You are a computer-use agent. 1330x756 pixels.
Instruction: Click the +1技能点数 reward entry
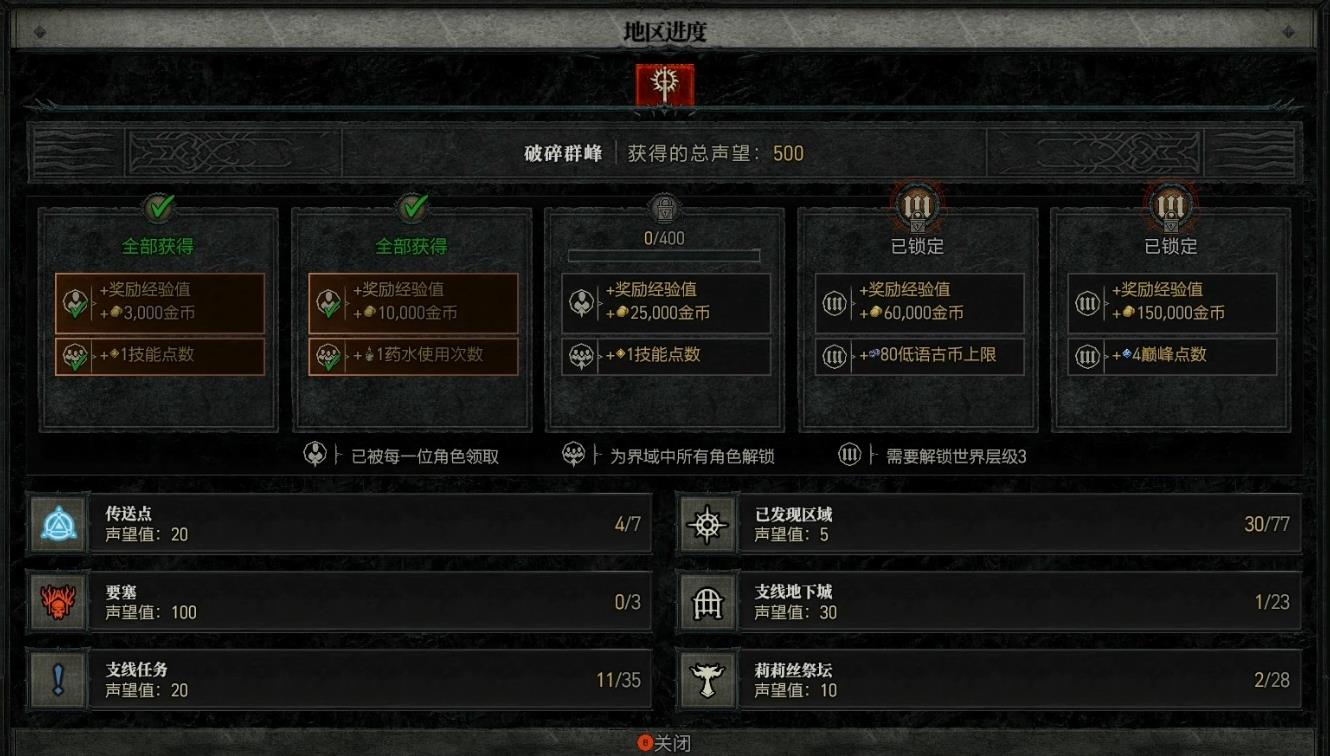click(665, 357)
